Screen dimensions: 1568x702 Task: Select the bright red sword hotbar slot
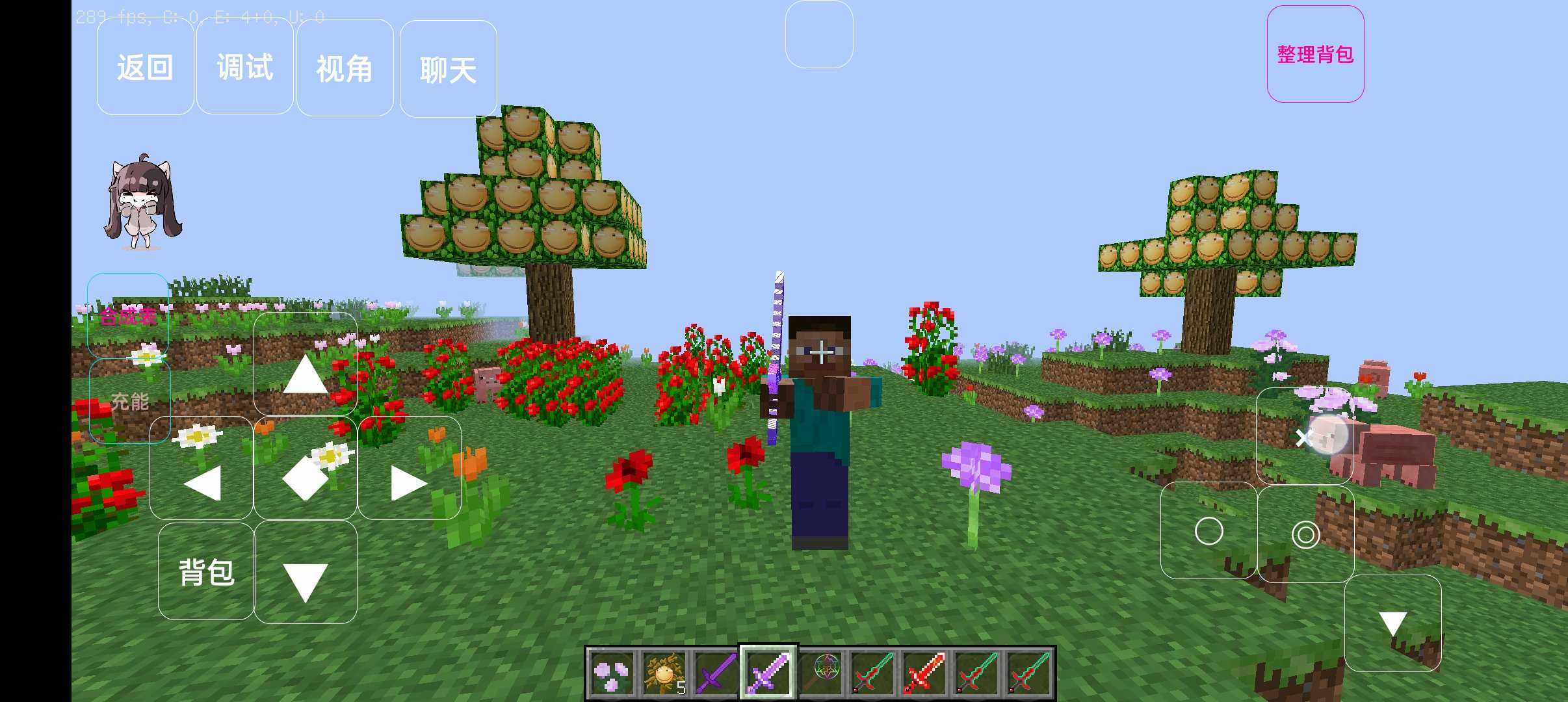[x=924, y=673]
